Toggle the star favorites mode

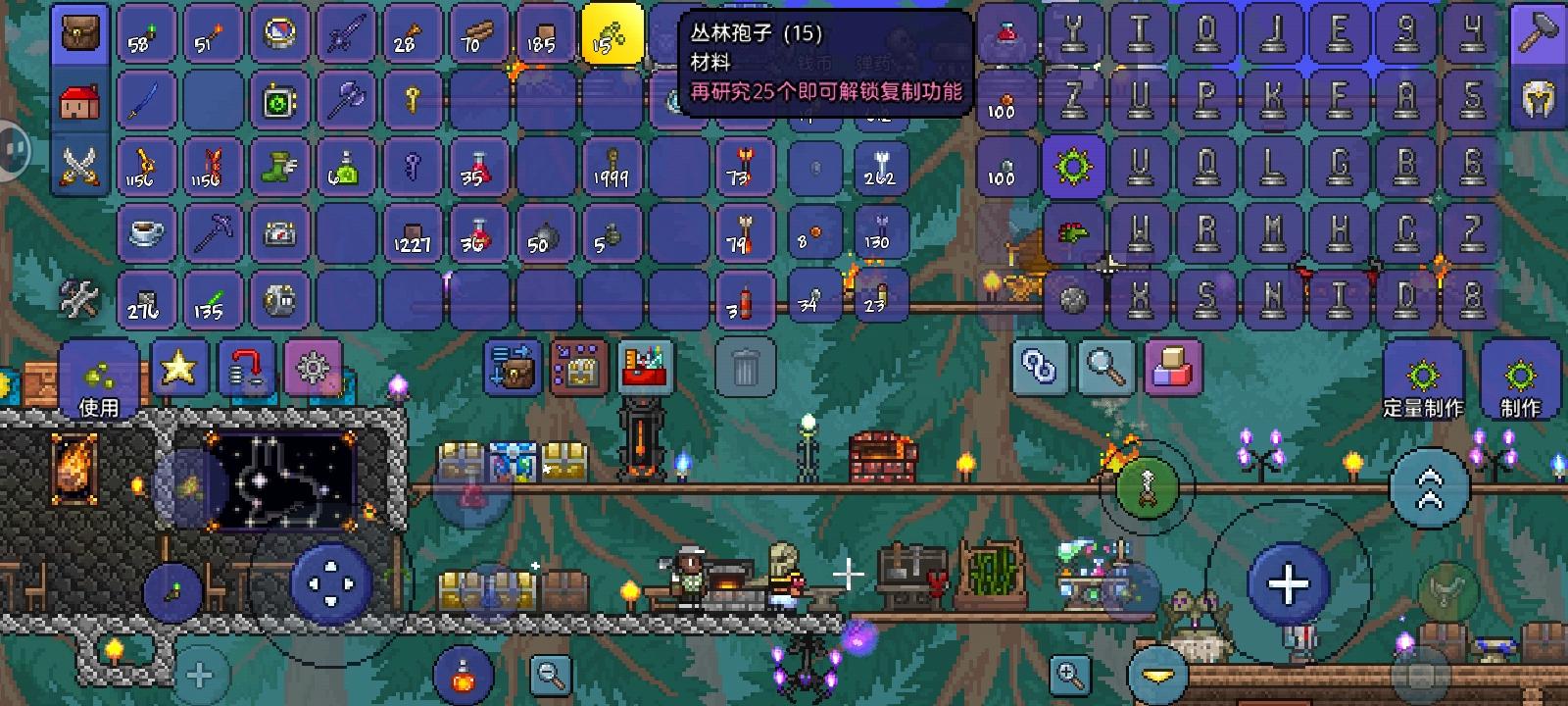179,370
